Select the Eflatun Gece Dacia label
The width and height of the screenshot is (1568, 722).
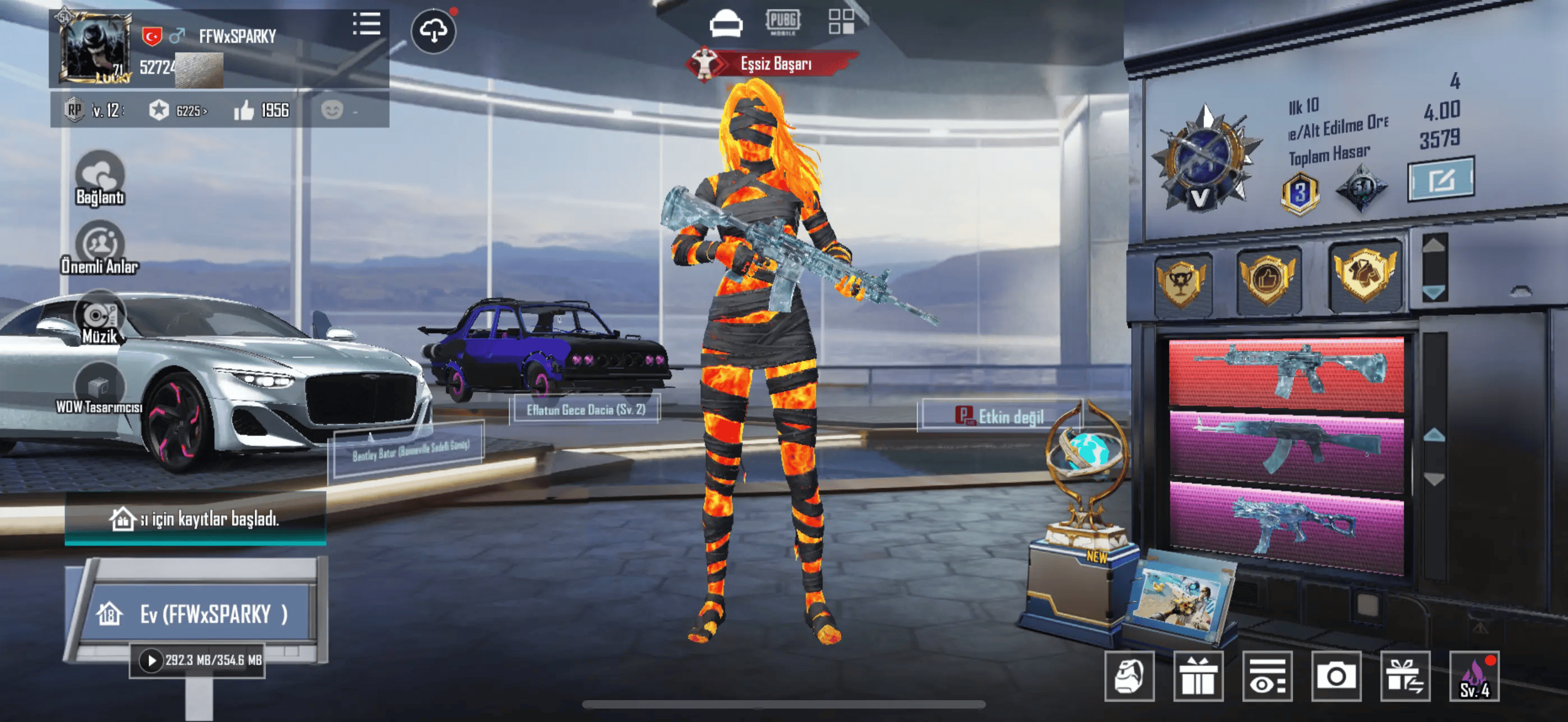pos(585,410)
